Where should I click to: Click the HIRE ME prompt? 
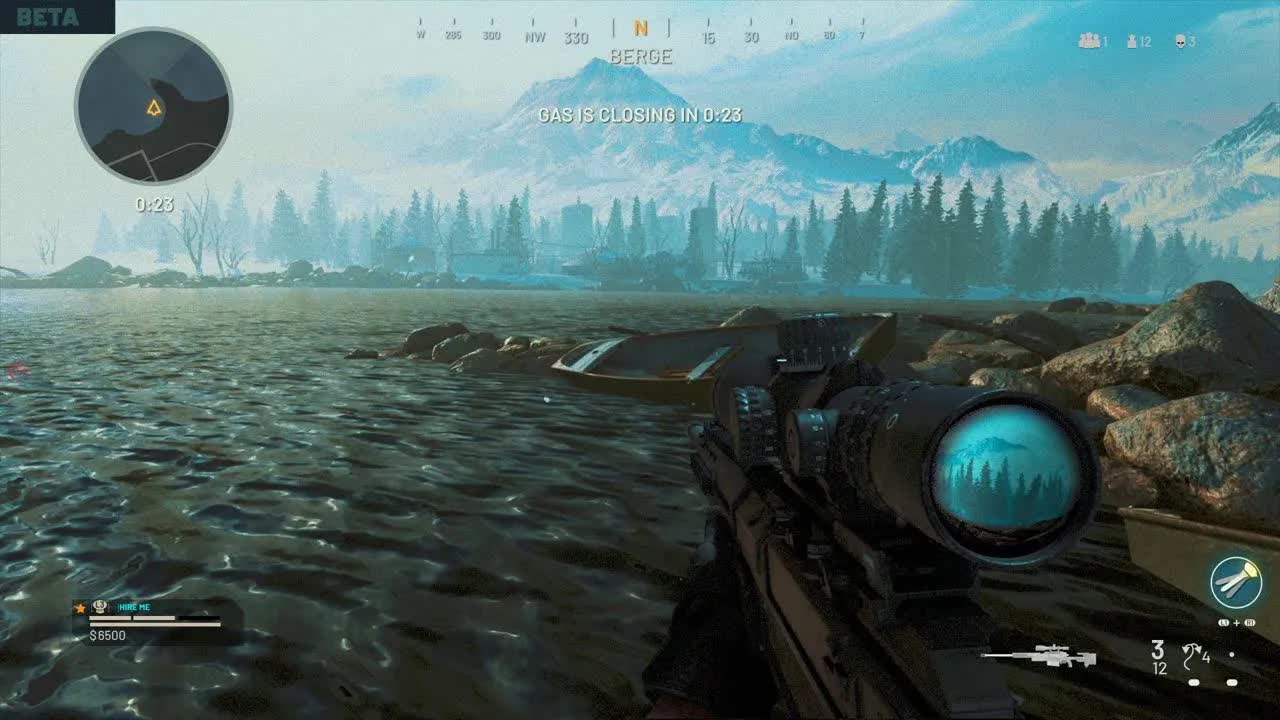132,606
